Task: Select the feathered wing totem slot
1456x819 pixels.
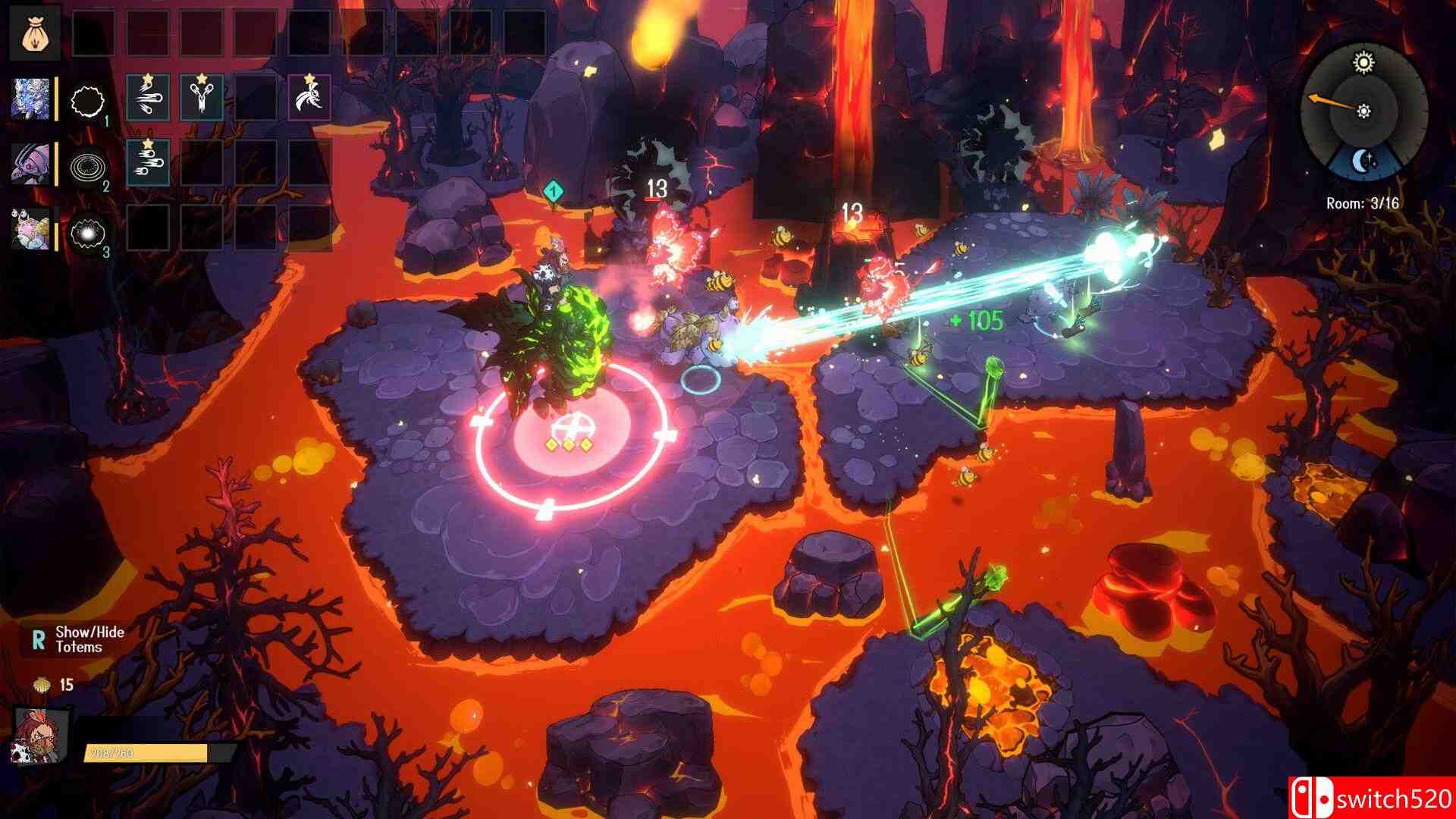Action: pyautogui.click(x=310, y=98)
